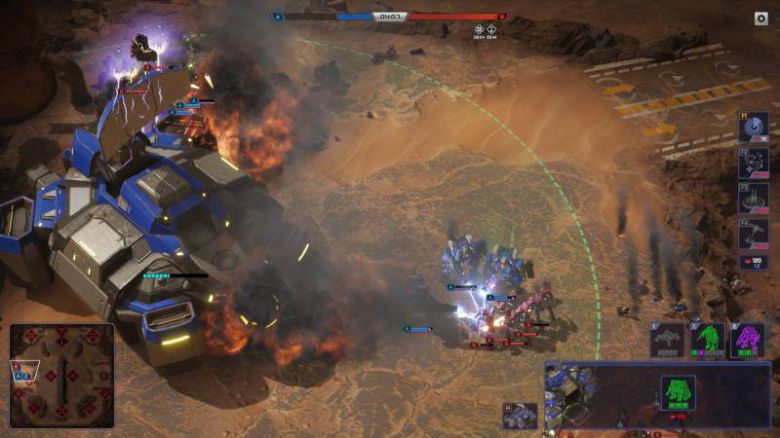Select the base building portrait button
This screenshot has height=438, width=780.
(520, 416)
